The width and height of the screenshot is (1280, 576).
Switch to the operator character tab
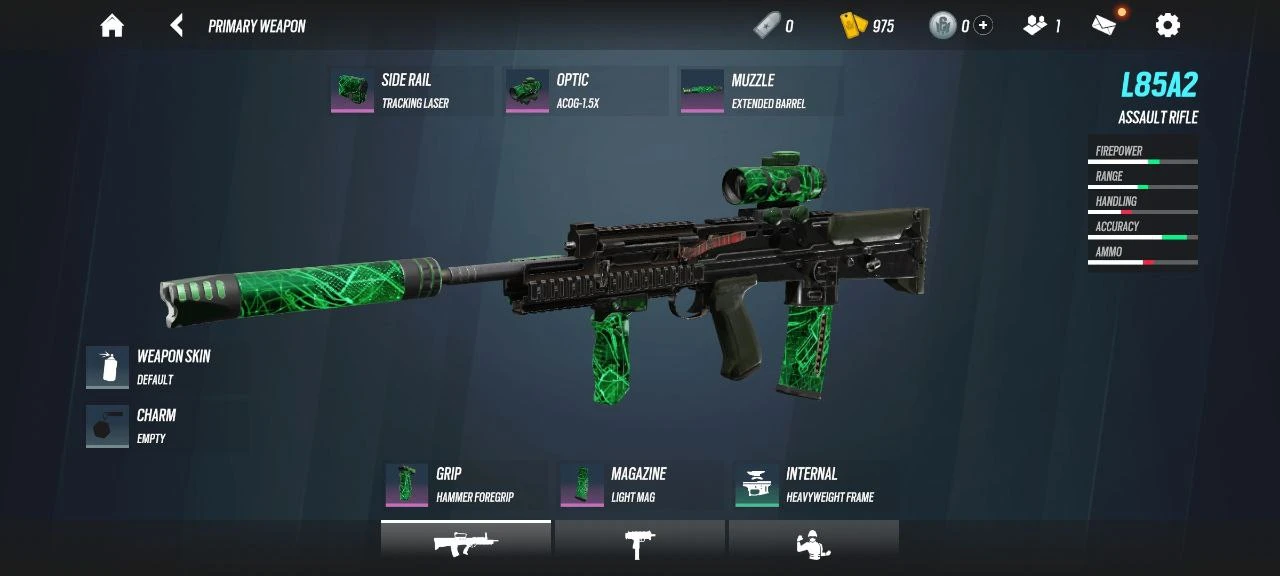click(813, 544)
